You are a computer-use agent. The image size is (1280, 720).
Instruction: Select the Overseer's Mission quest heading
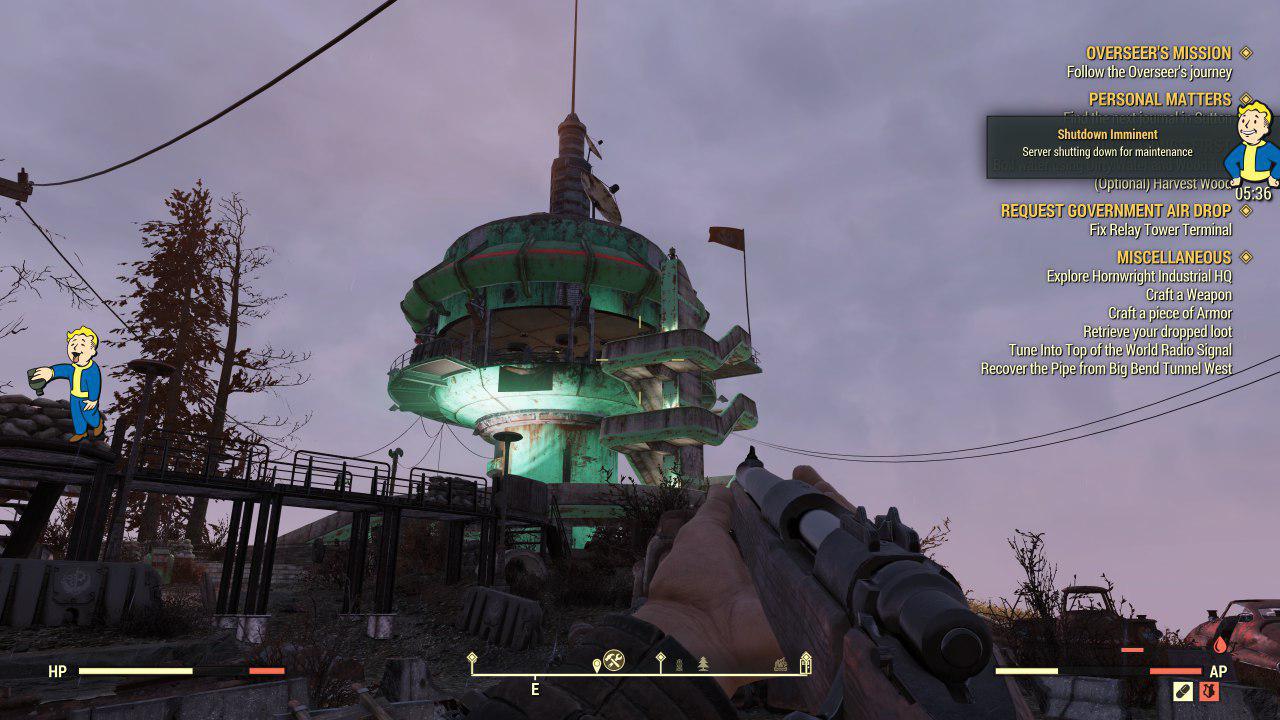(x=1159, y=53)
